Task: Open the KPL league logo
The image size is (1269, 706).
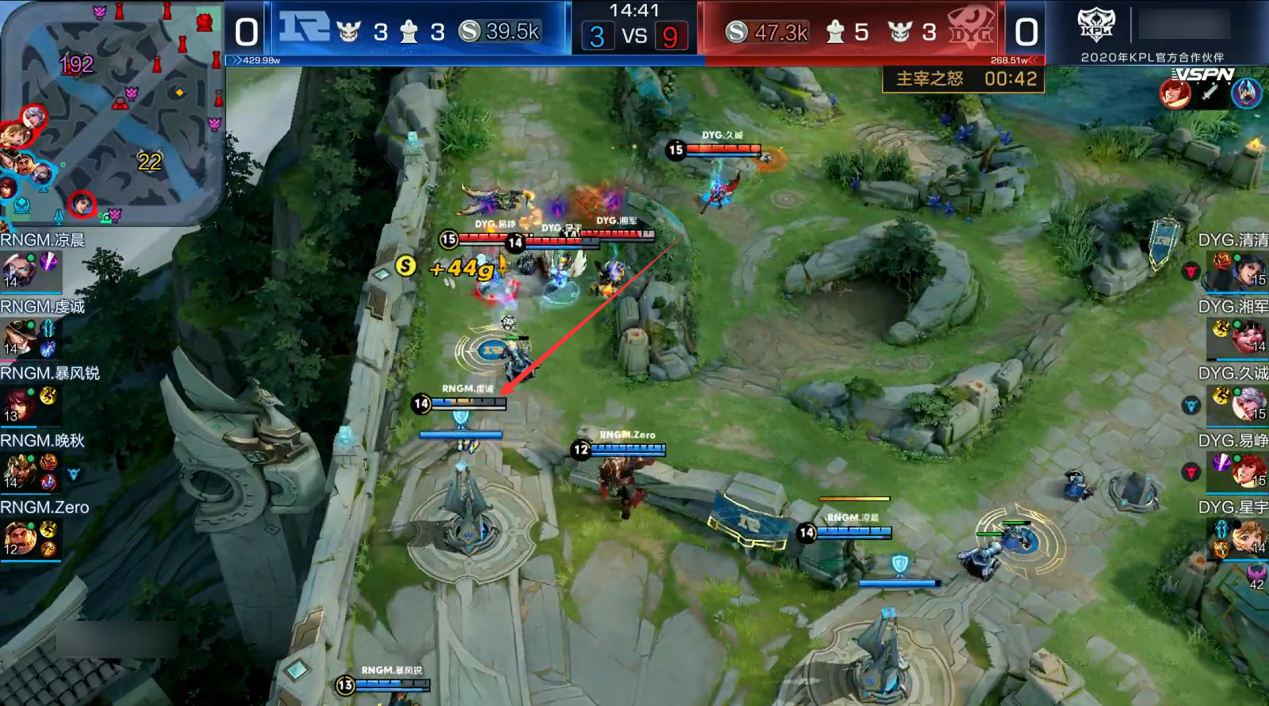Action: click(1096, 26)
